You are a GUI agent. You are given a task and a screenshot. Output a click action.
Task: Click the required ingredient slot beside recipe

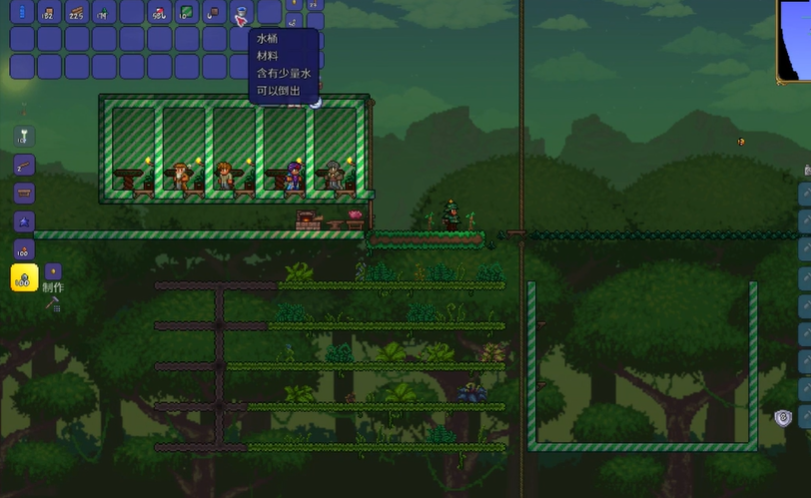point(53,271)
